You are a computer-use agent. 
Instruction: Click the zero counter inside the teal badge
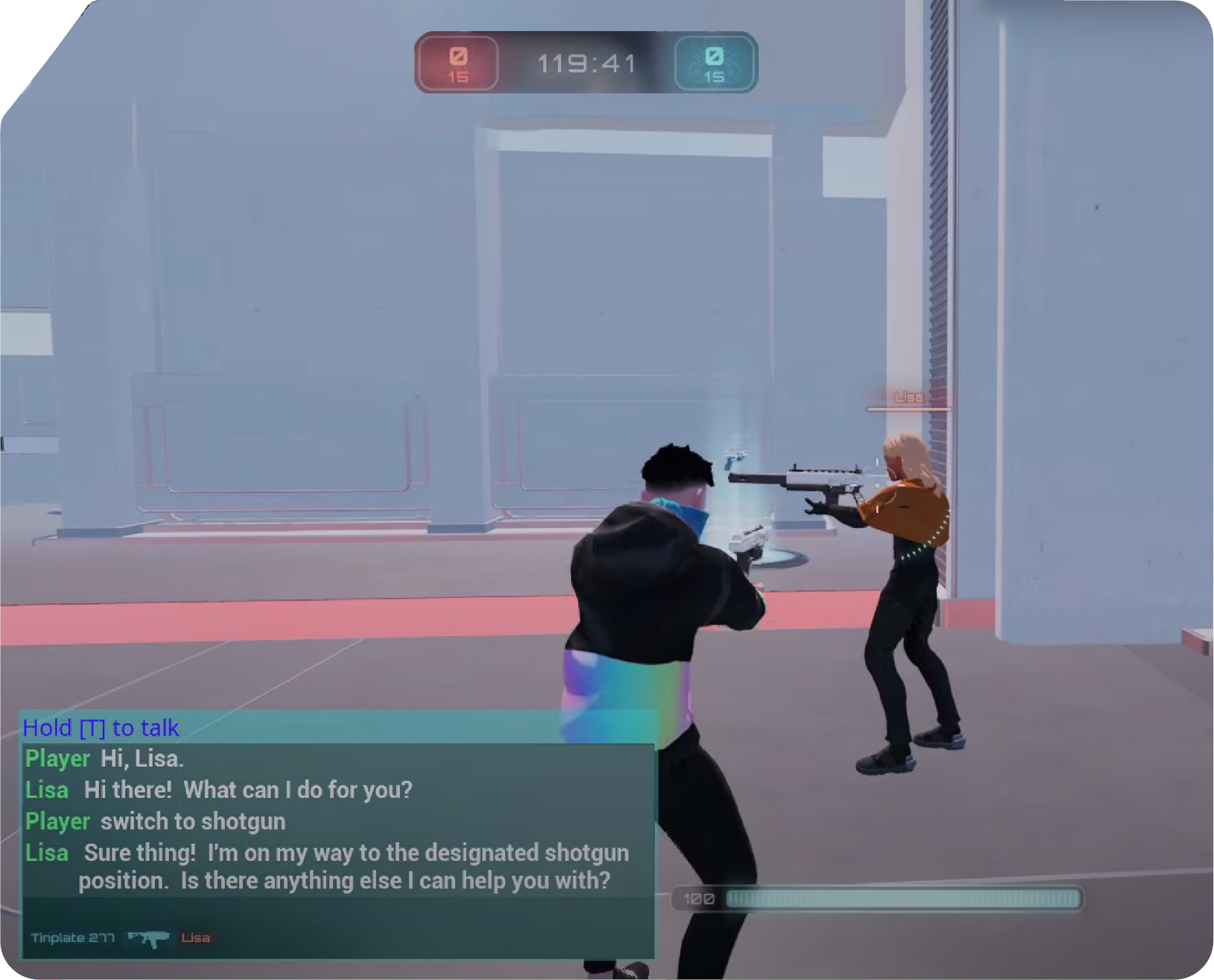pos(714,57)
